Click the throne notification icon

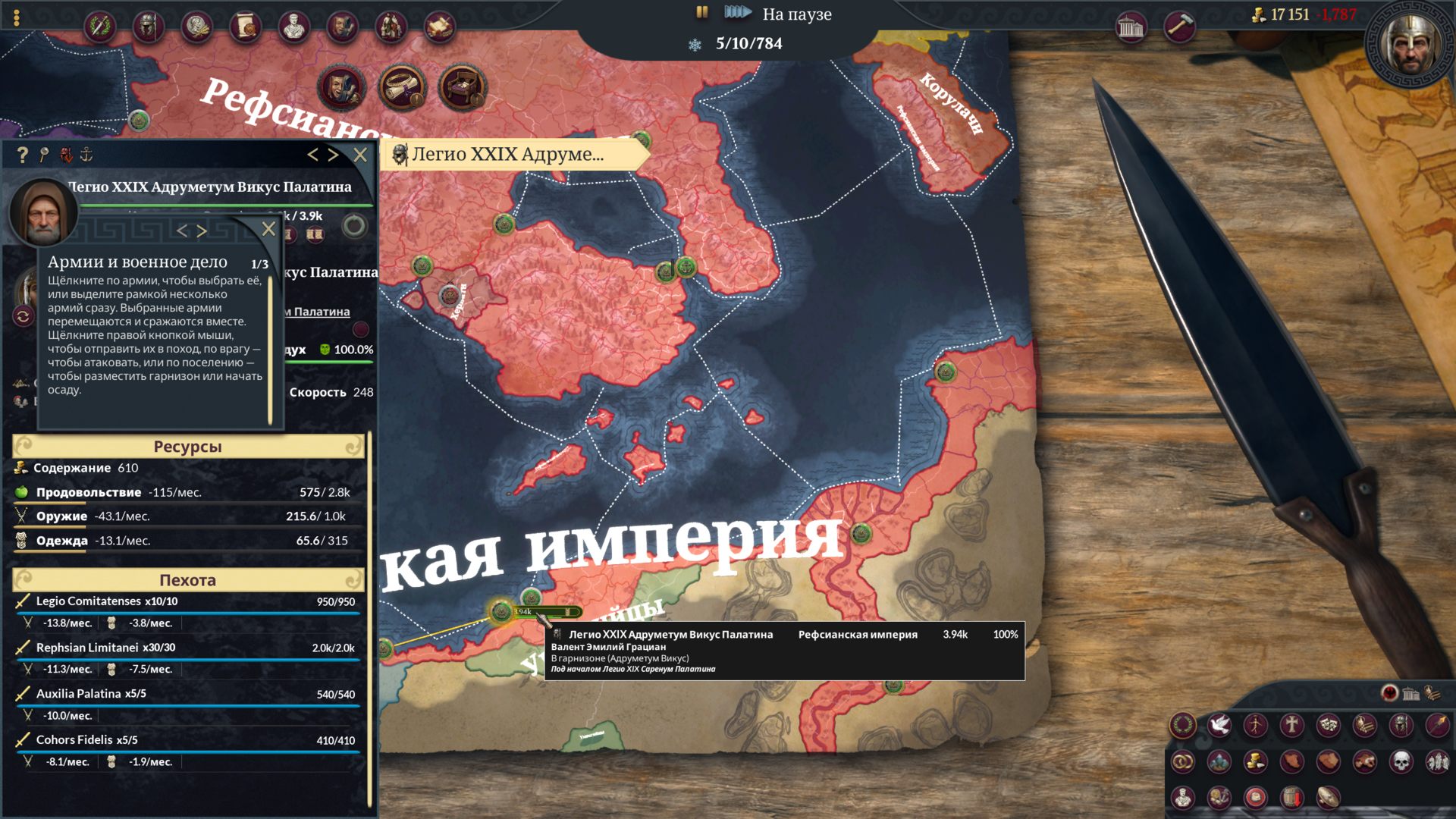click(x=462, y=87)
